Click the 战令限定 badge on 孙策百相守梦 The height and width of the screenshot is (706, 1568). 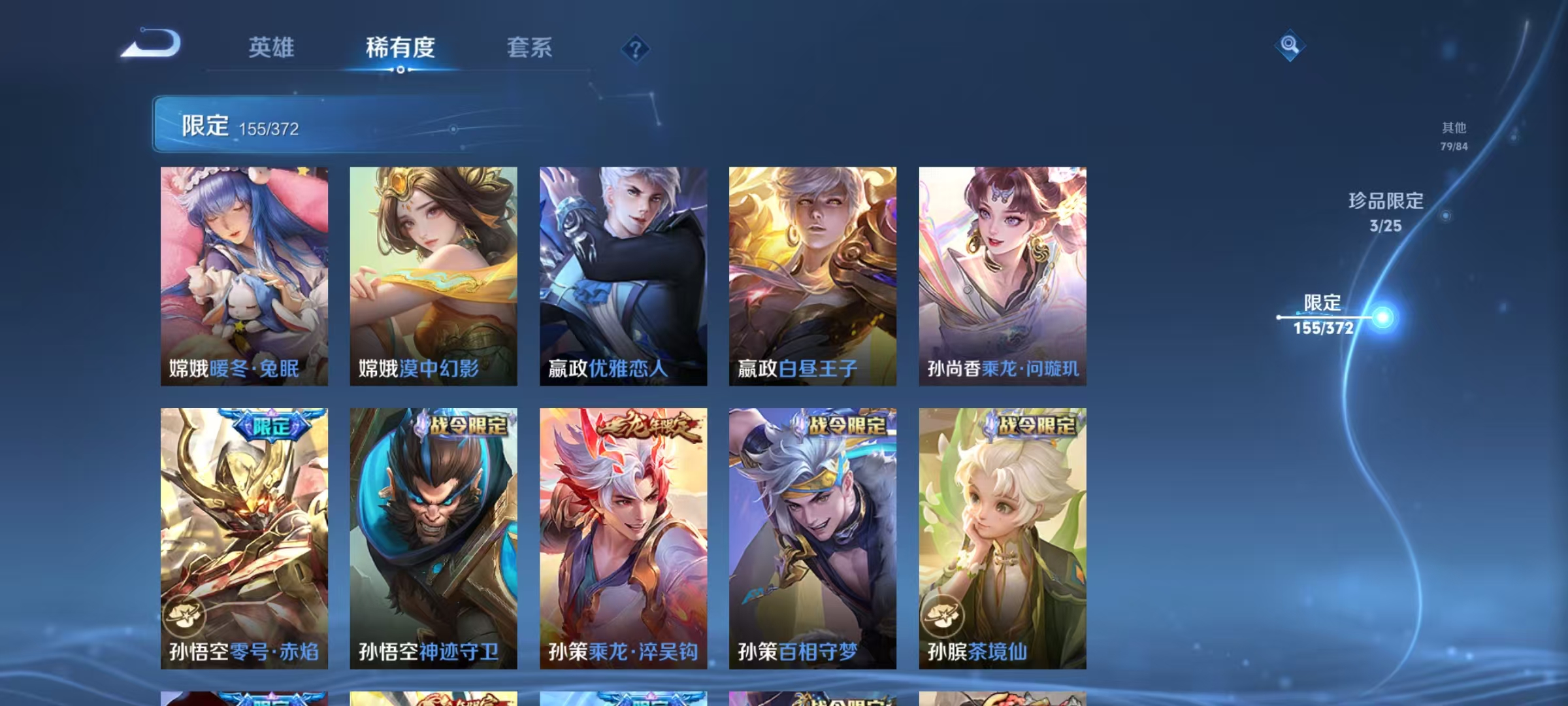(x=838, y=425)
